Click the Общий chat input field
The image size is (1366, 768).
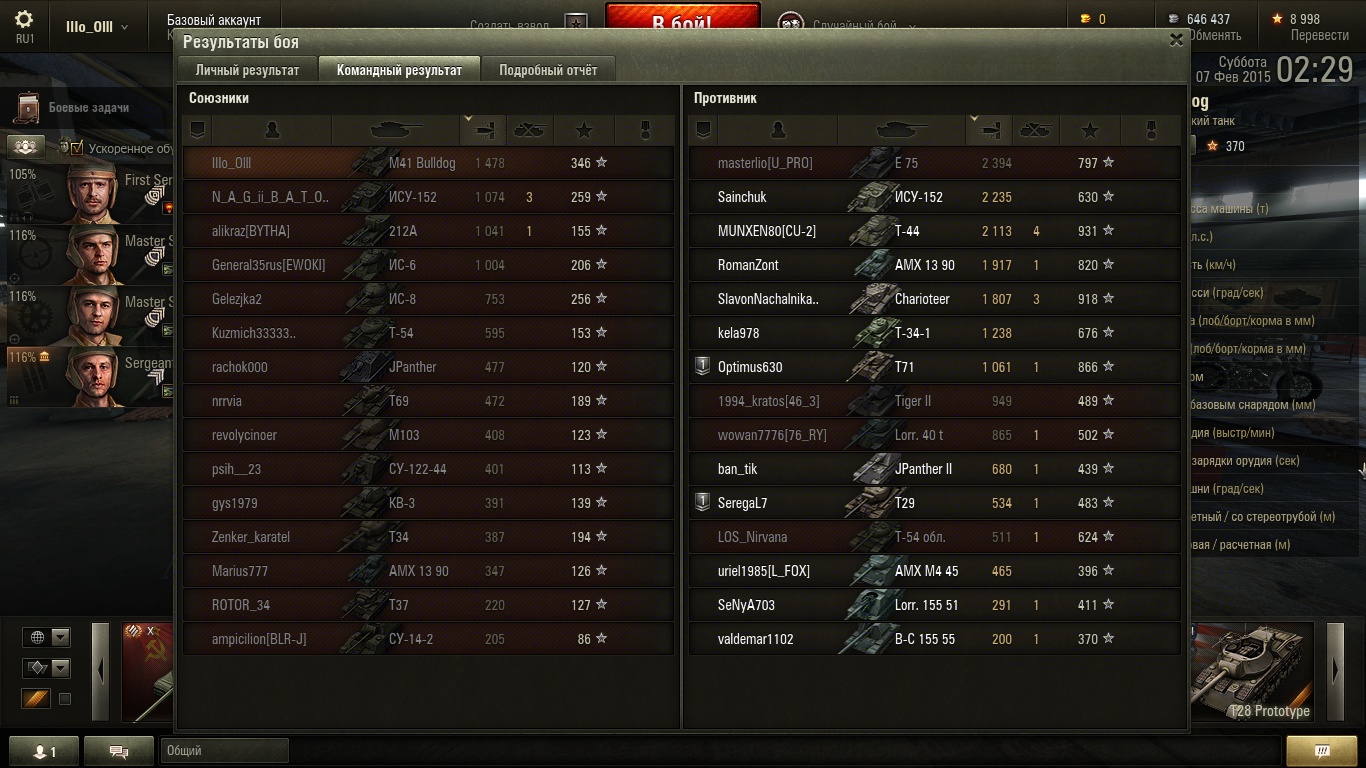tap(224, 751)
